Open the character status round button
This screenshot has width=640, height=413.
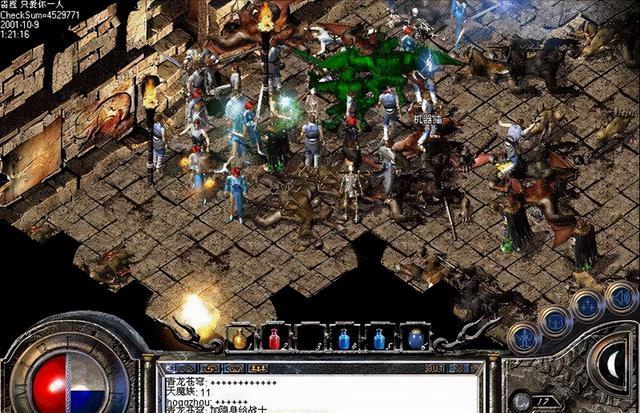(x=524, y=337)
